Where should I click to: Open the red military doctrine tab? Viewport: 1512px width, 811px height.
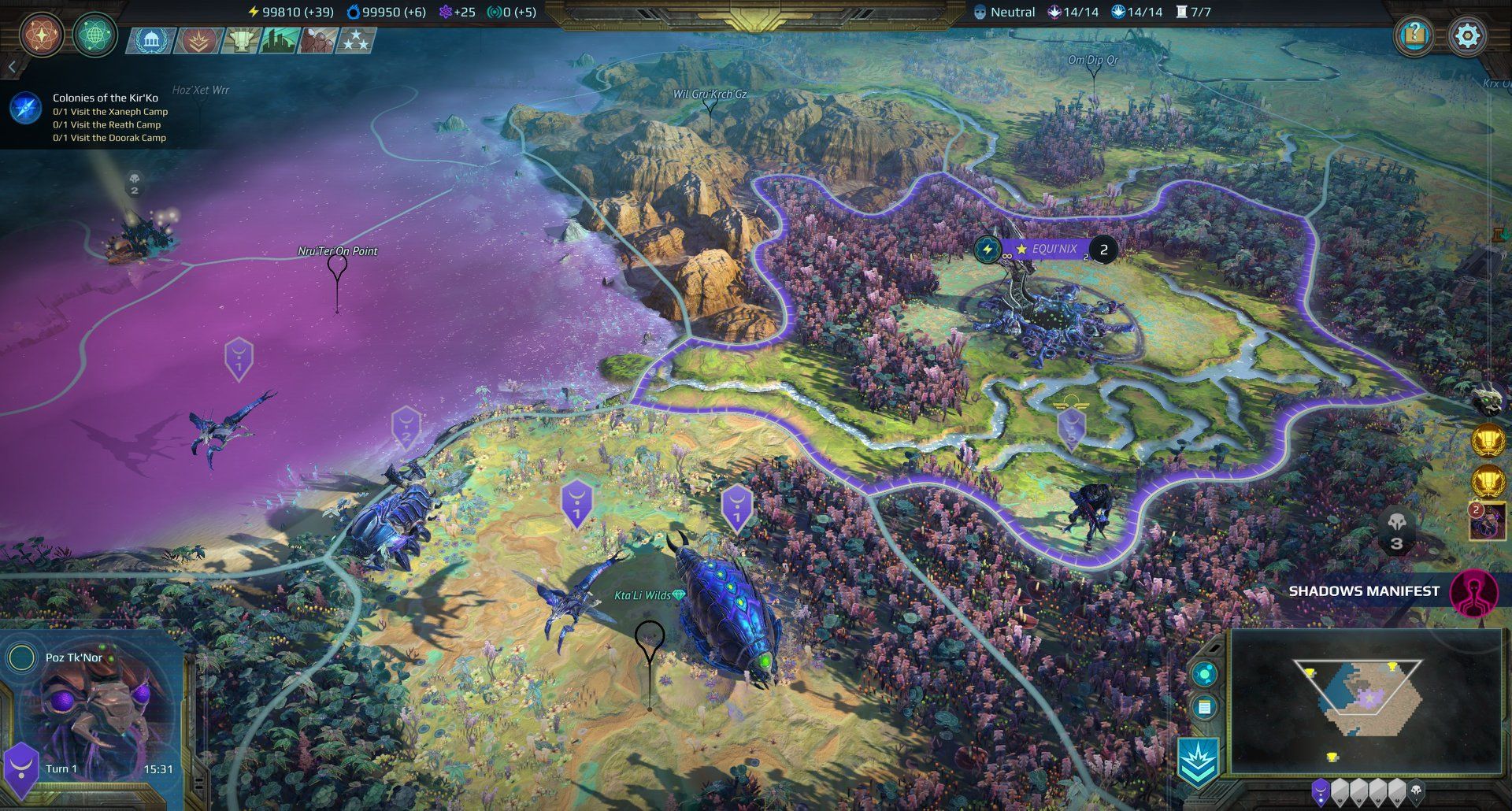[x=198, y=40]
